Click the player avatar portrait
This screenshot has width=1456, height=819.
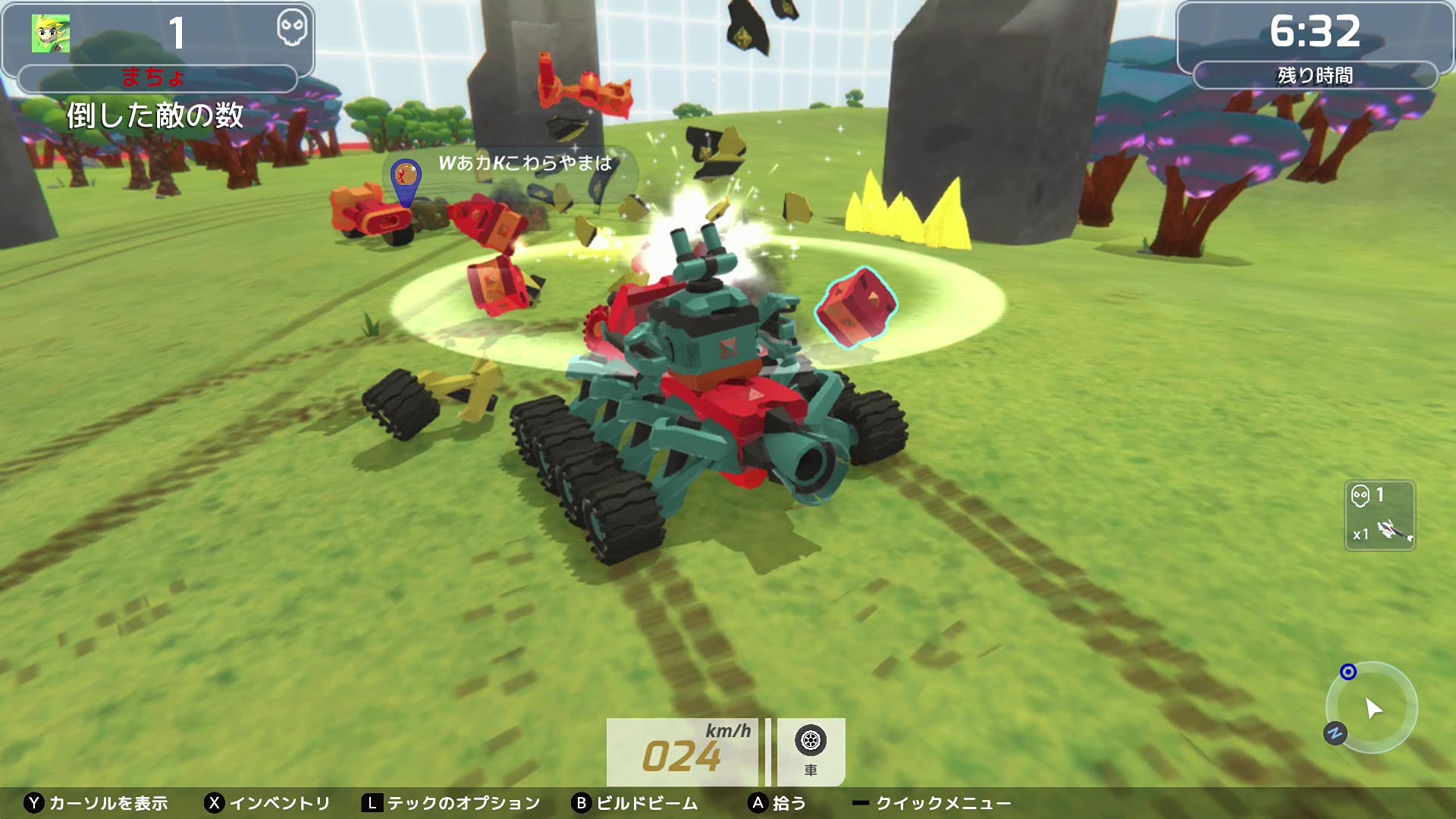(51, 33)
